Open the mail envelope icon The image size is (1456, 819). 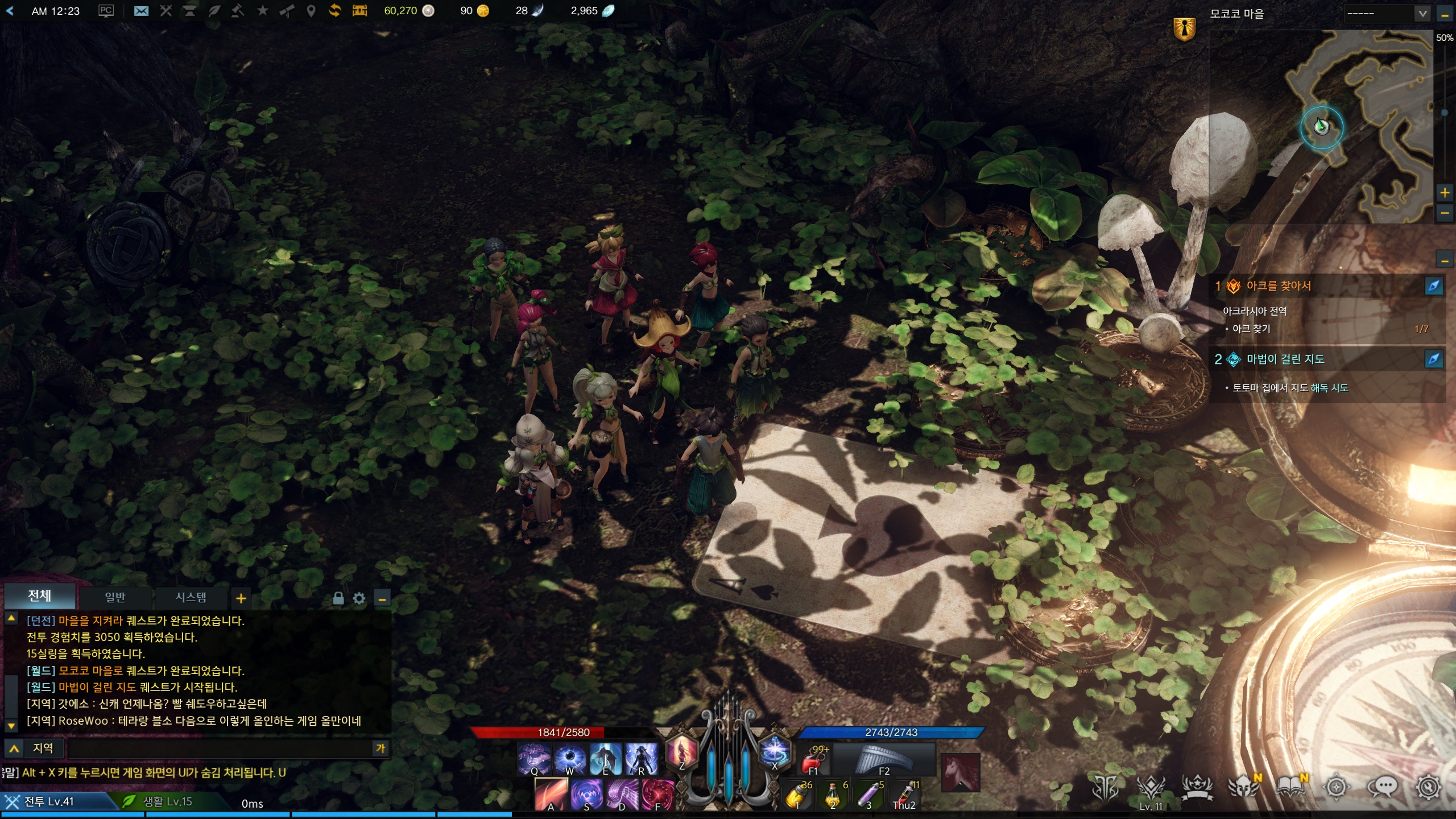point(141,11)
